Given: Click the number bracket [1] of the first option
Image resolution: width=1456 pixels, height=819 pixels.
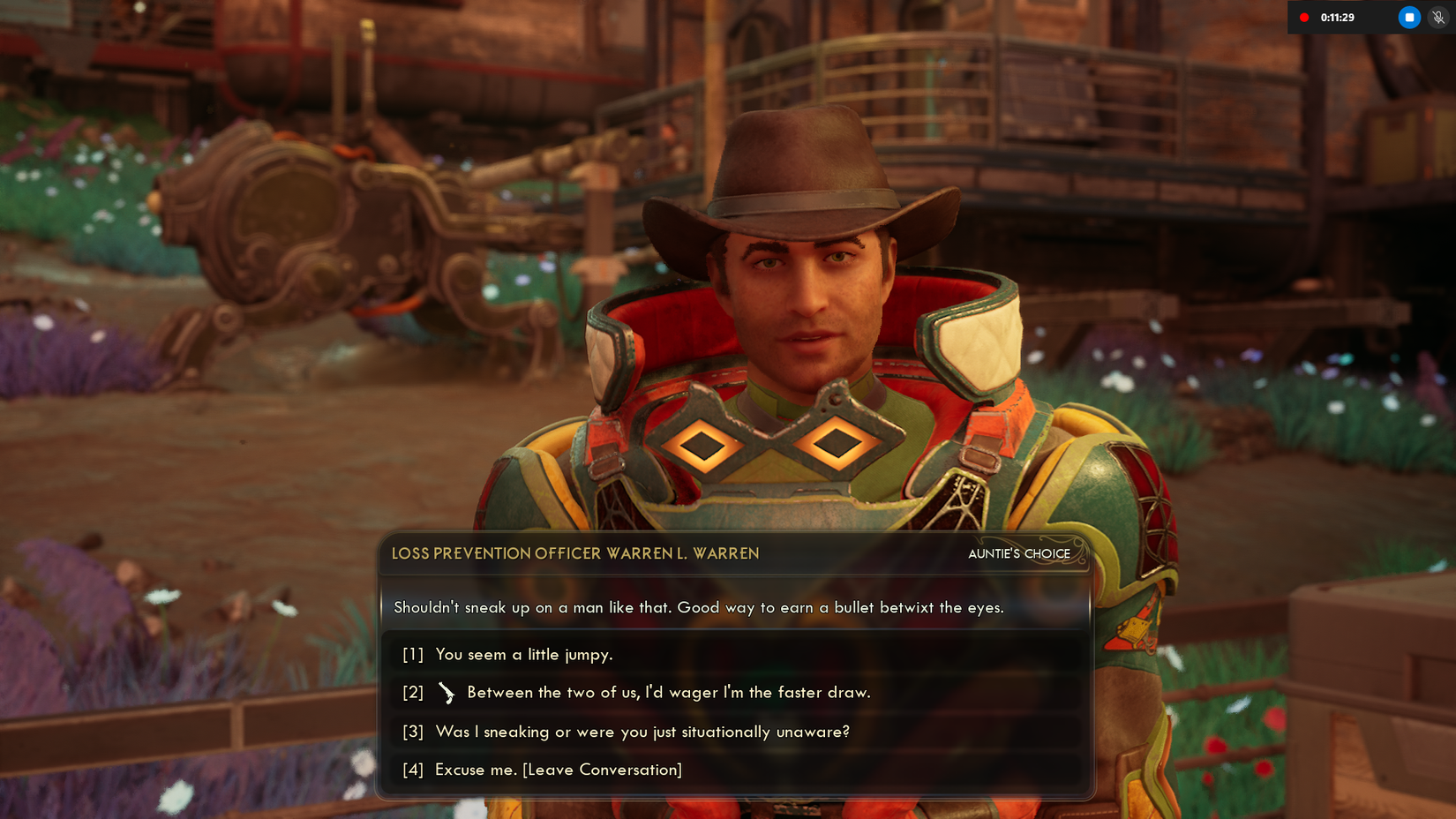Looking at the screenshot, I should (411, 655).
